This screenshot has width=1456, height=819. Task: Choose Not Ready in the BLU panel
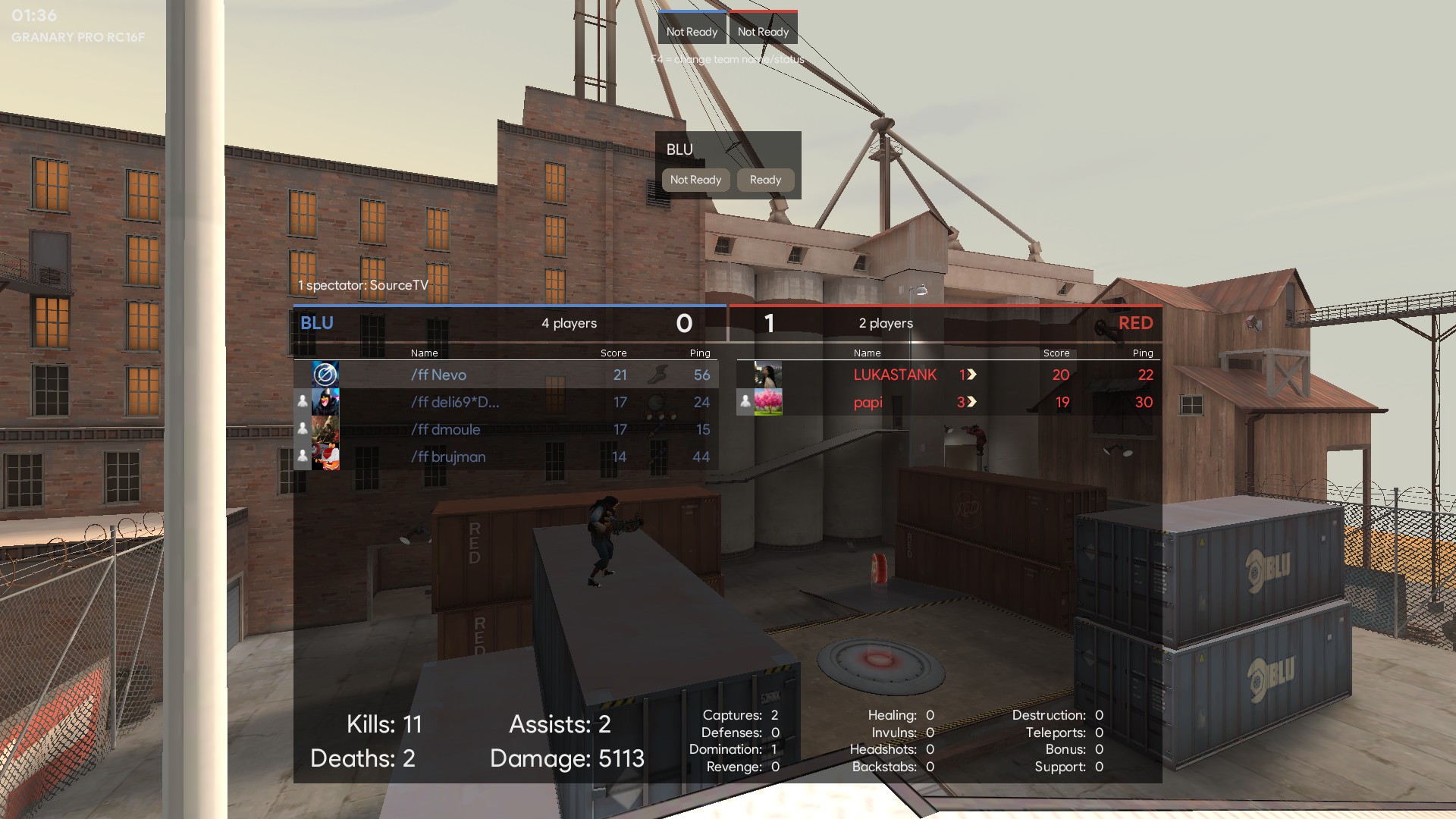[x=695, y=180]
